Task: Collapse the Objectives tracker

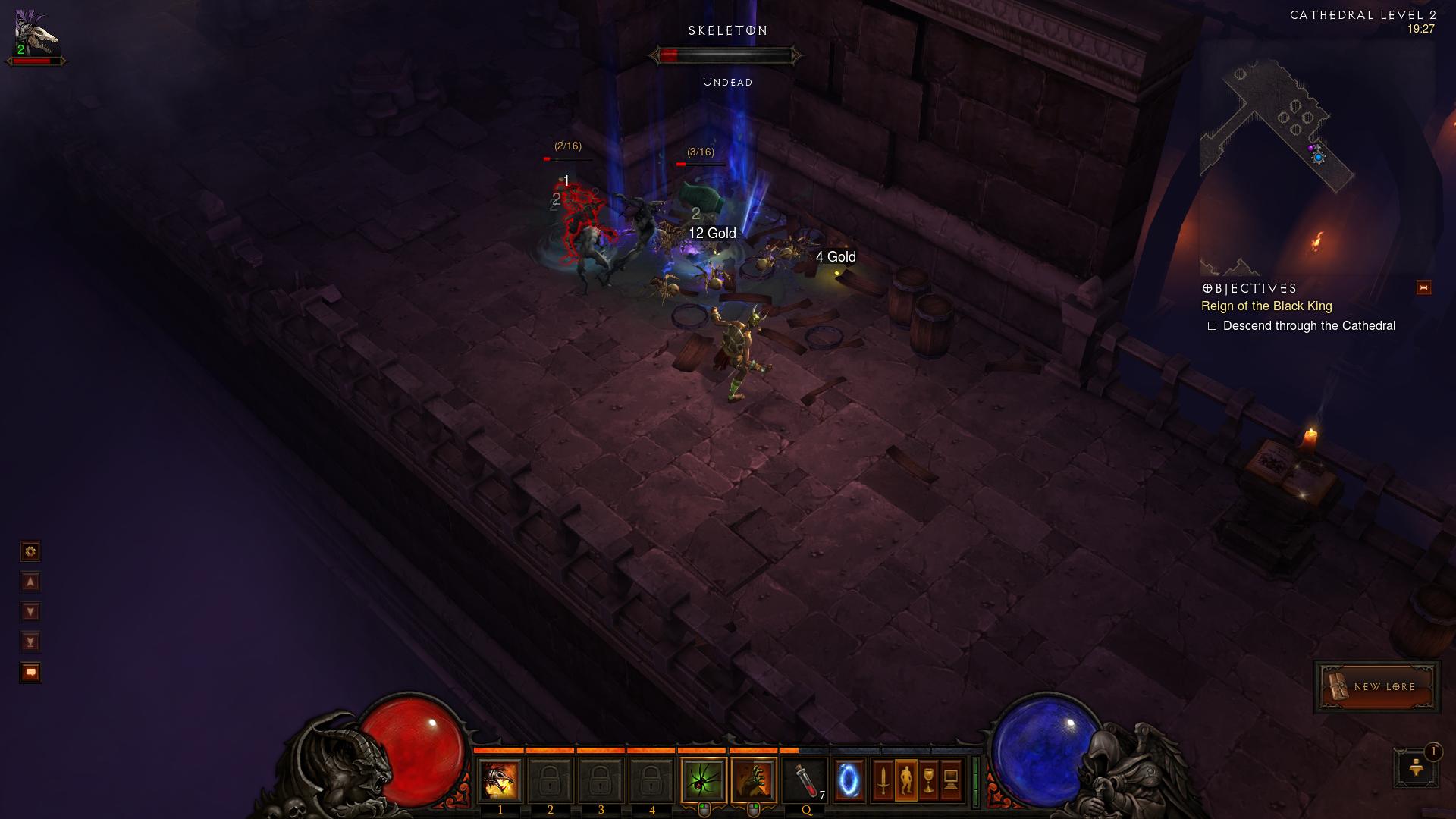Action: pos(1423,287)
